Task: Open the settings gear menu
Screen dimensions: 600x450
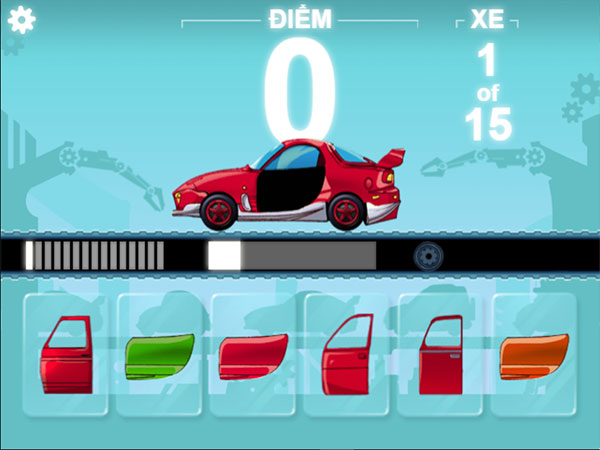Action: 21,20
